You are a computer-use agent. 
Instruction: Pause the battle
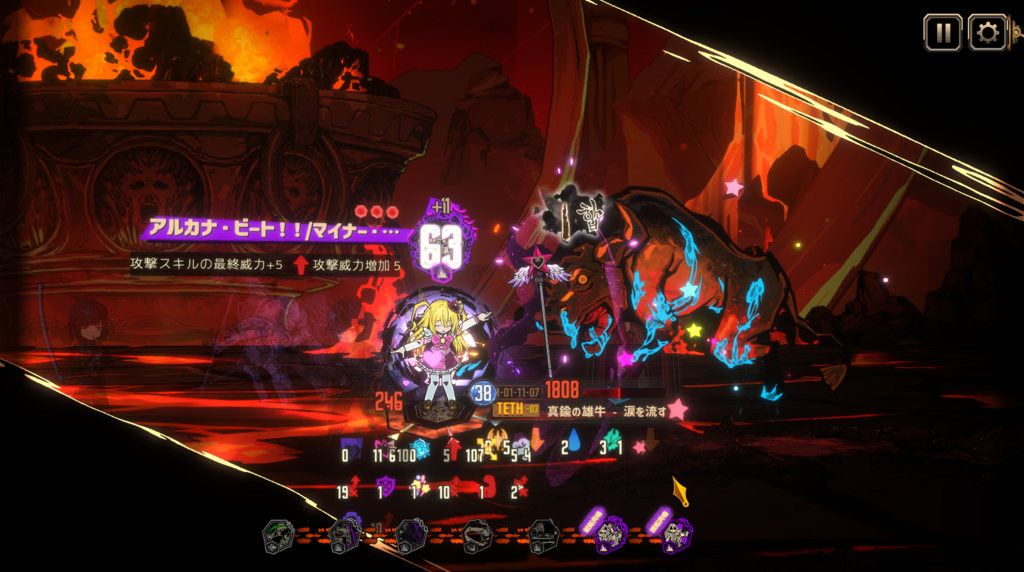point(942,33)
